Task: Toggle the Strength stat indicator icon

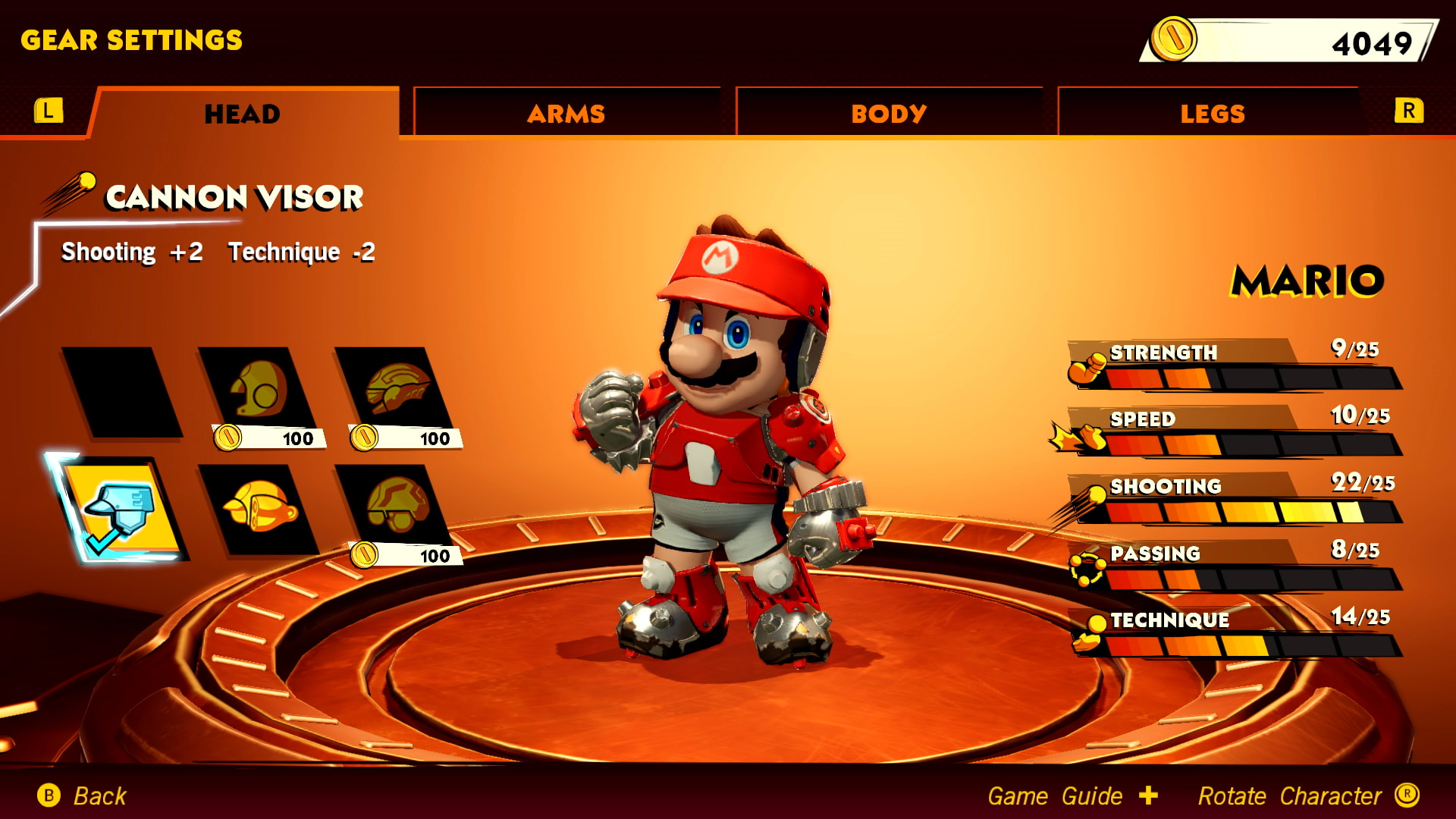Action: click(x=1086, y=369)
